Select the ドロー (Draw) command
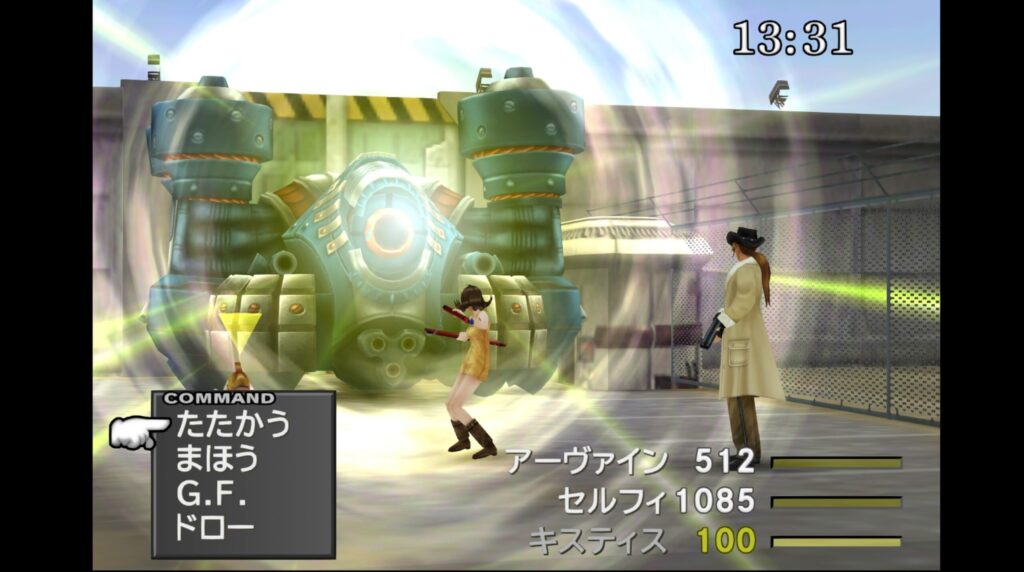Viewport: 1024px width, 572px height. pyautogui.click(x=214, y=528)
